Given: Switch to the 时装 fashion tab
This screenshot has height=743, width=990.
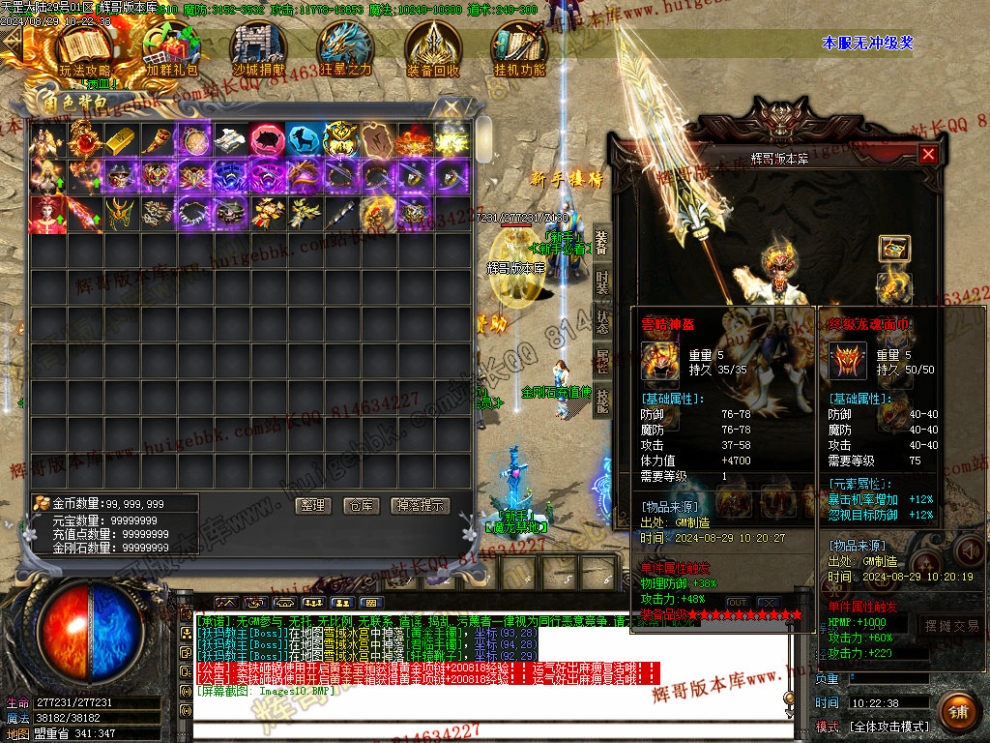Looking at the screenshot, I should (x=602, y=281).
